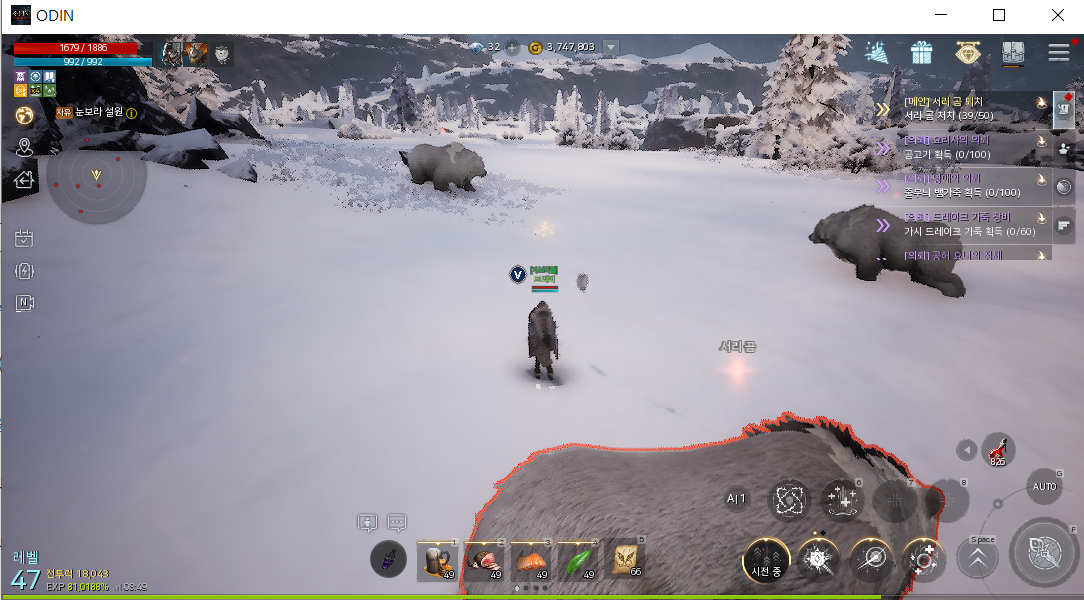Use the scroll item with 66 count

tap(626, 560)
